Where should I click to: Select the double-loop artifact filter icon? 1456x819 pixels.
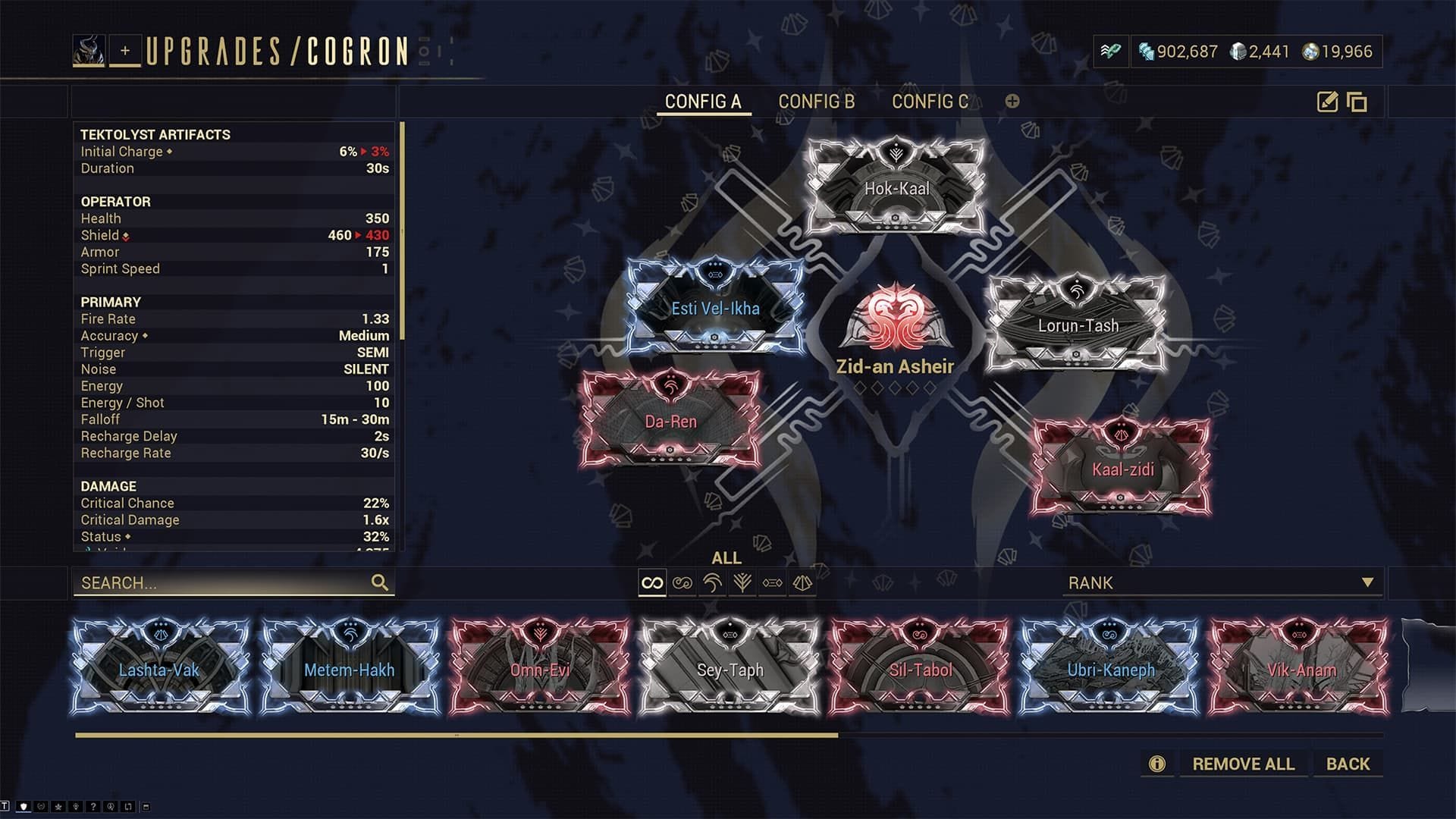682,584
